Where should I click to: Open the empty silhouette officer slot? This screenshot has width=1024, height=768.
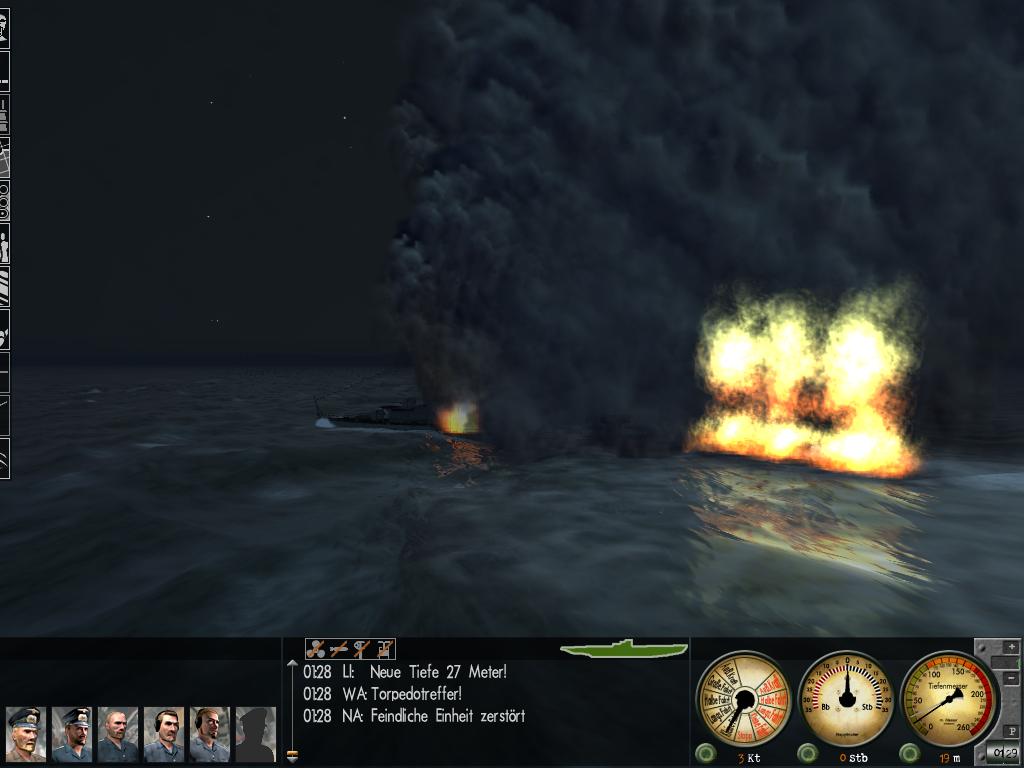pos(255,734)
